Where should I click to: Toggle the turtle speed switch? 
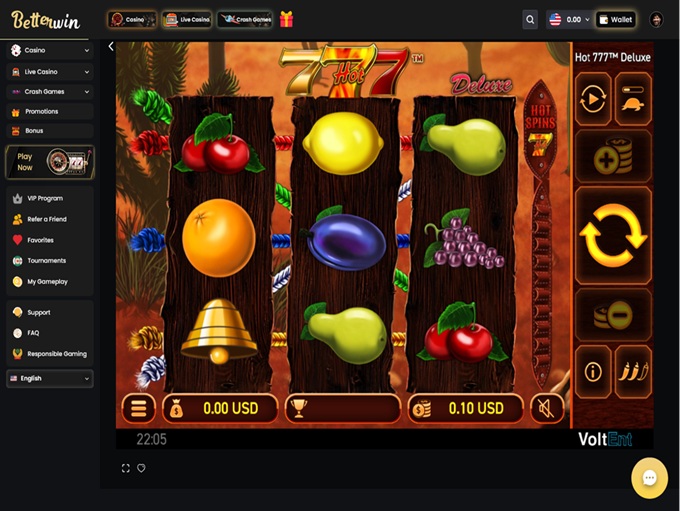pyautogui.click(x=633, y=99)
